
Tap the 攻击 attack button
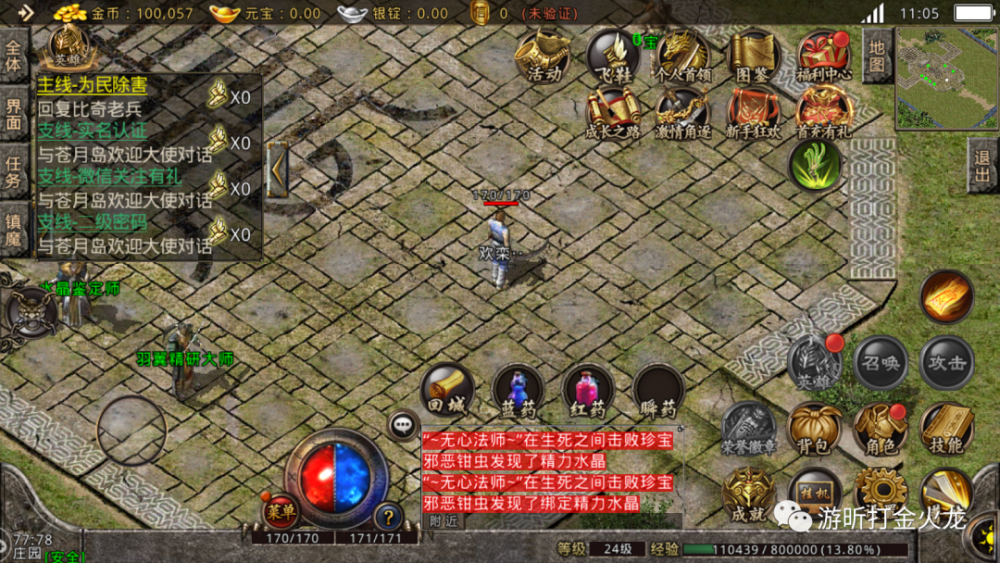coord(946,362)
